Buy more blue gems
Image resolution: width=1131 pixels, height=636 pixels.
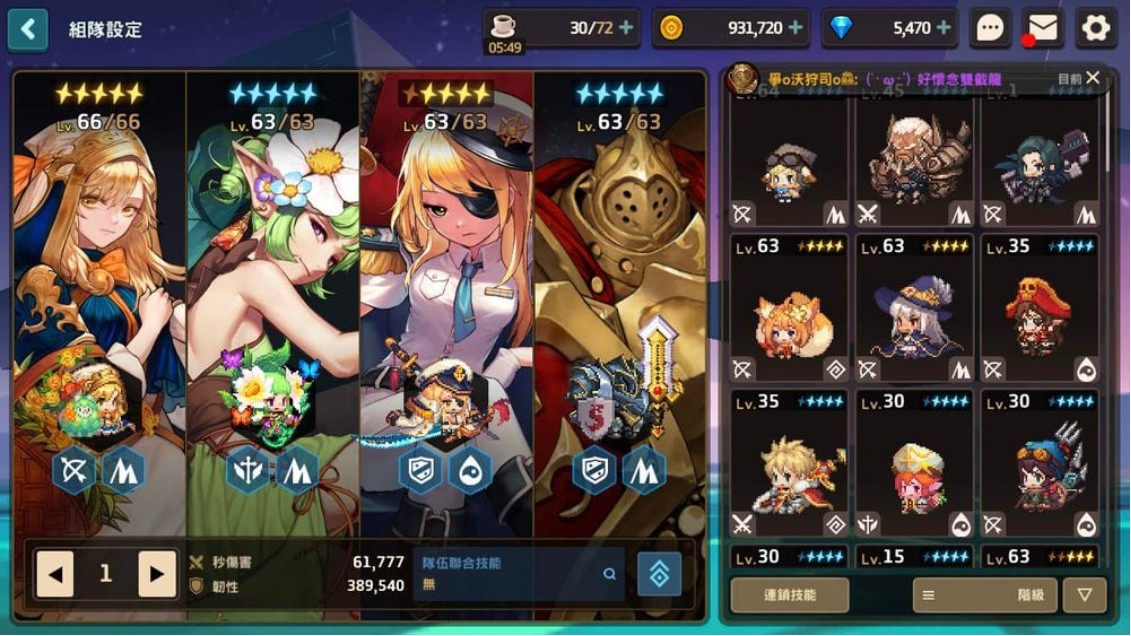point(944,28)
